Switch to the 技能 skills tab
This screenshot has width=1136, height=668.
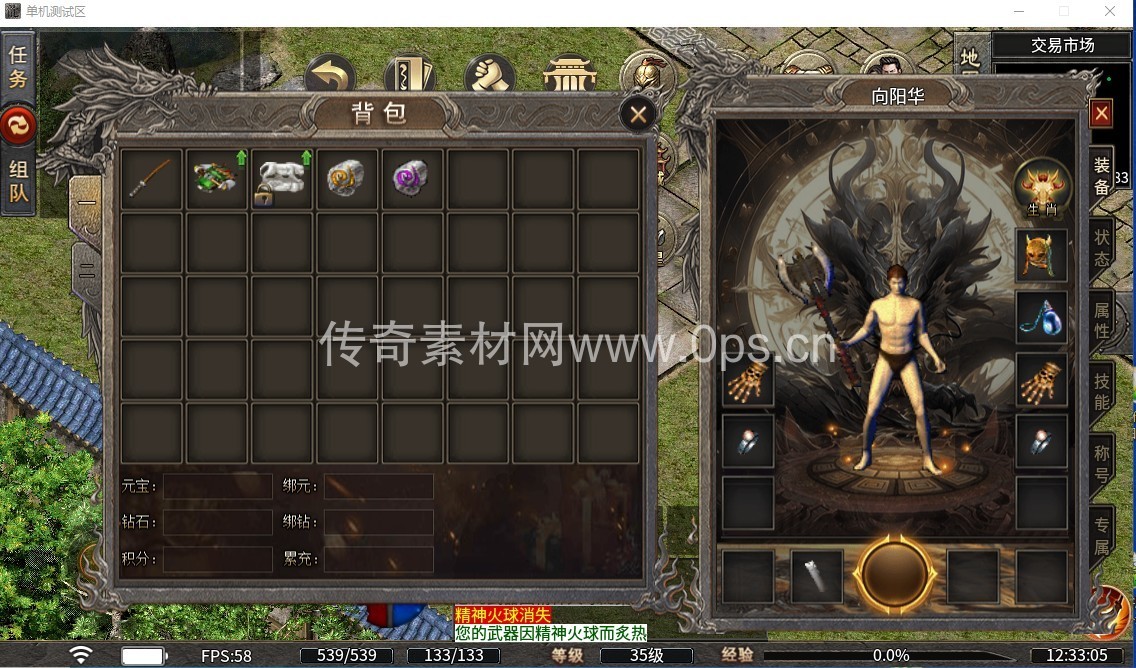[x=1101, y=391]
